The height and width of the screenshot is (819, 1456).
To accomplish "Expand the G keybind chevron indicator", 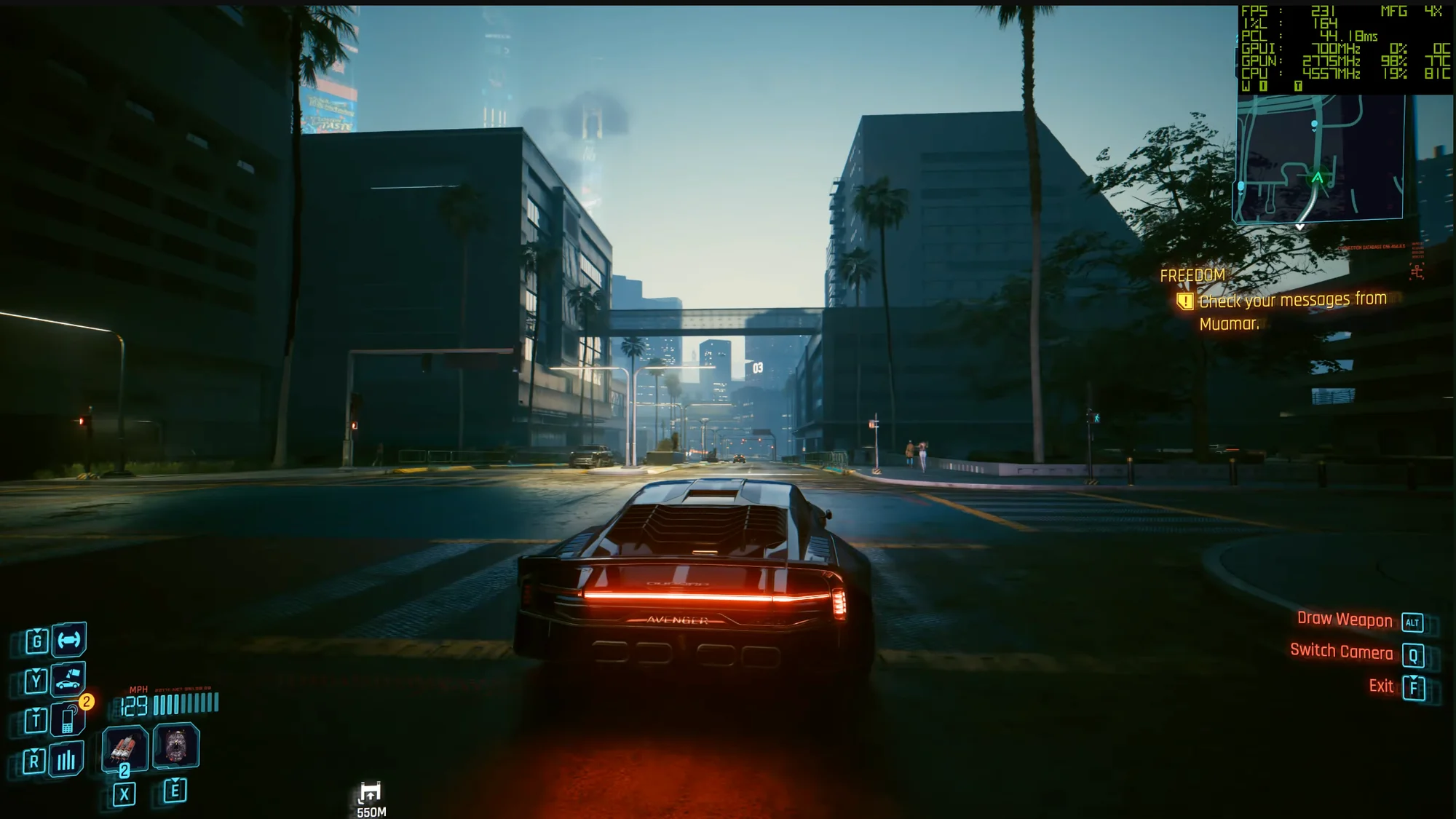I will (x=37, y=630).
